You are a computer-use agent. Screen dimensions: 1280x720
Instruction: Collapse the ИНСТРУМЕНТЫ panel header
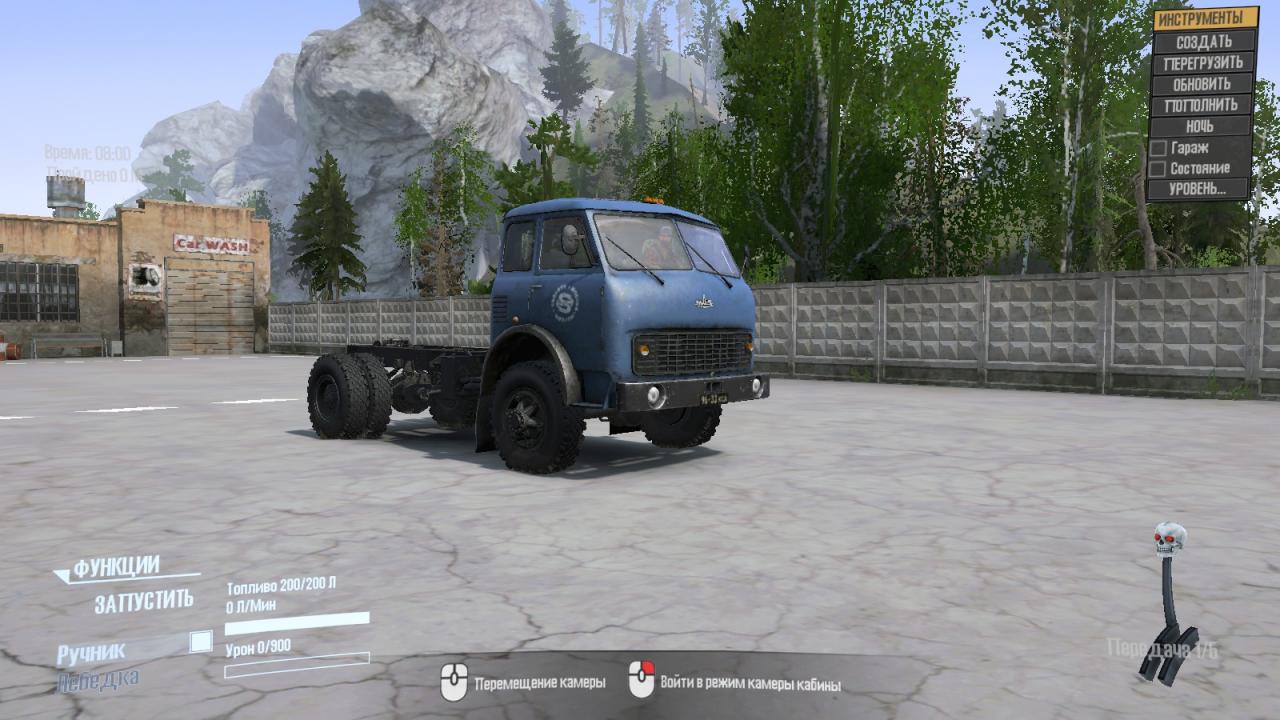point(1205,18)
